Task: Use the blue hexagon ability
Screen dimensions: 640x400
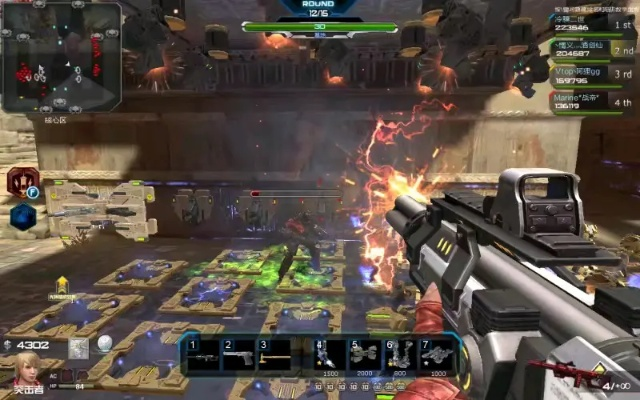Action: click(x=22, y=216)
